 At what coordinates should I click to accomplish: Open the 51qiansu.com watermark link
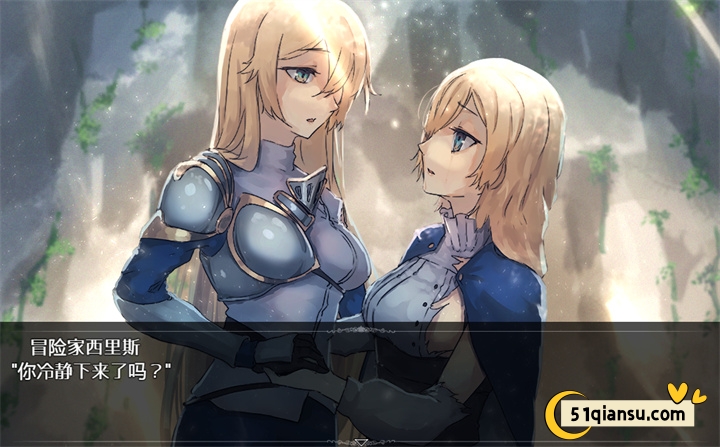click(628, 415)
